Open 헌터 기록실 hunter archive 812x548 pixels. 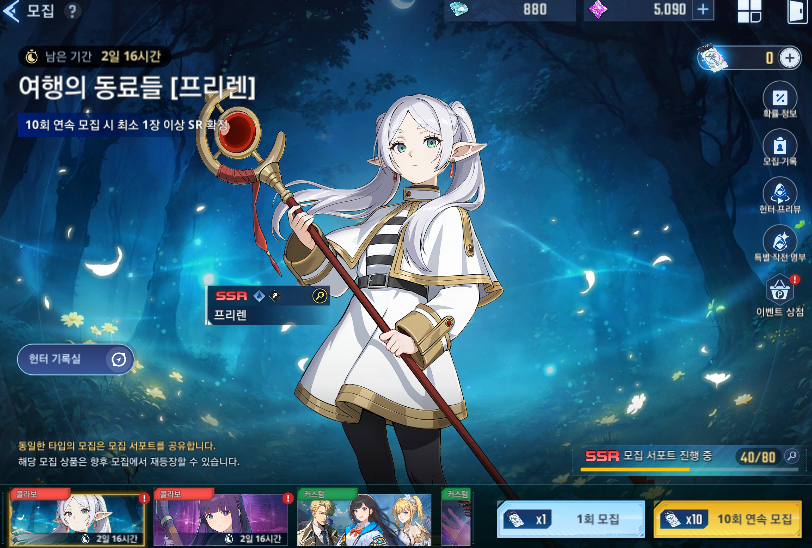76,360
